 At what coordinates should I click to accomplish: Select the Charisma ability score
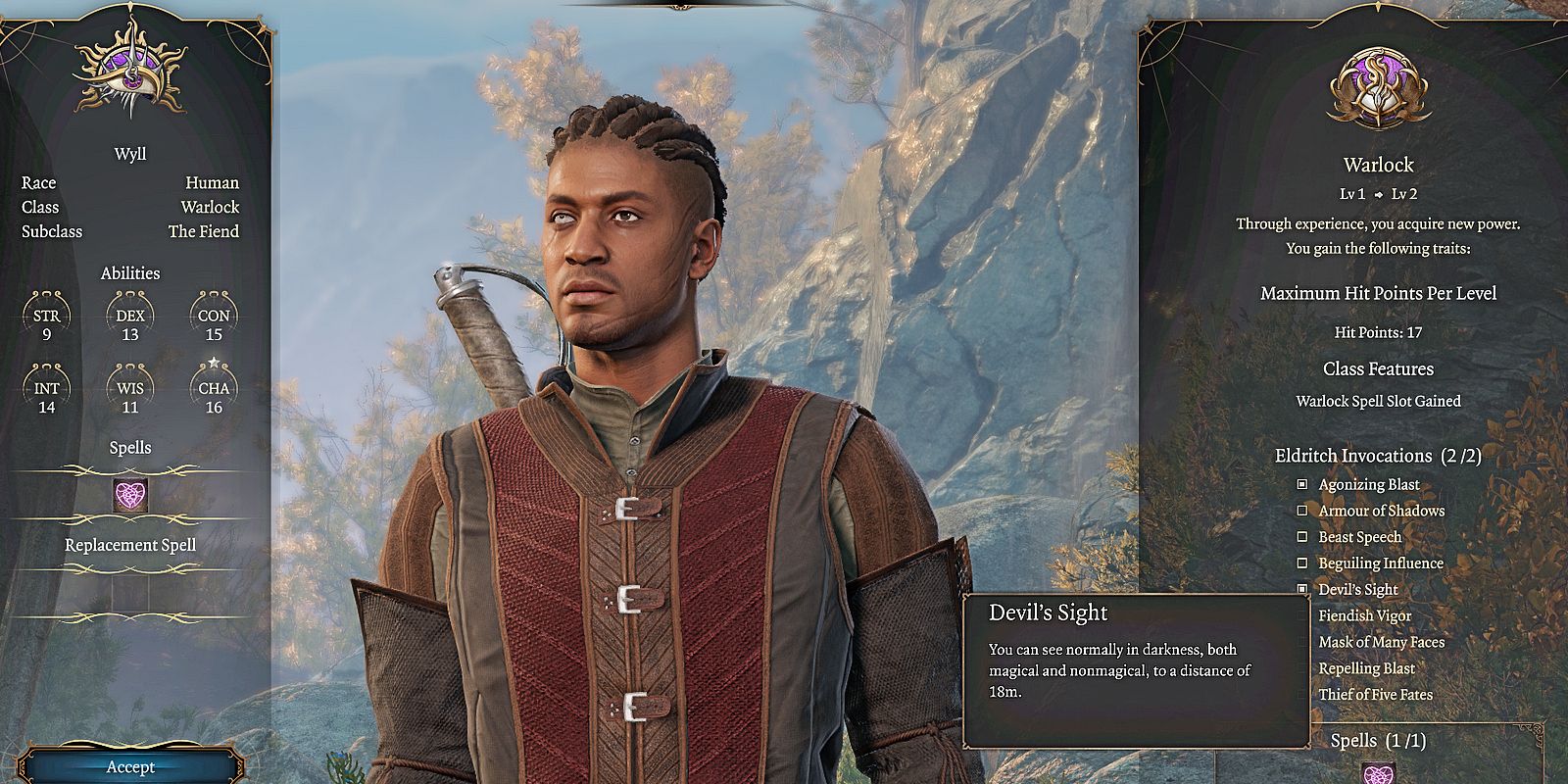214,396
